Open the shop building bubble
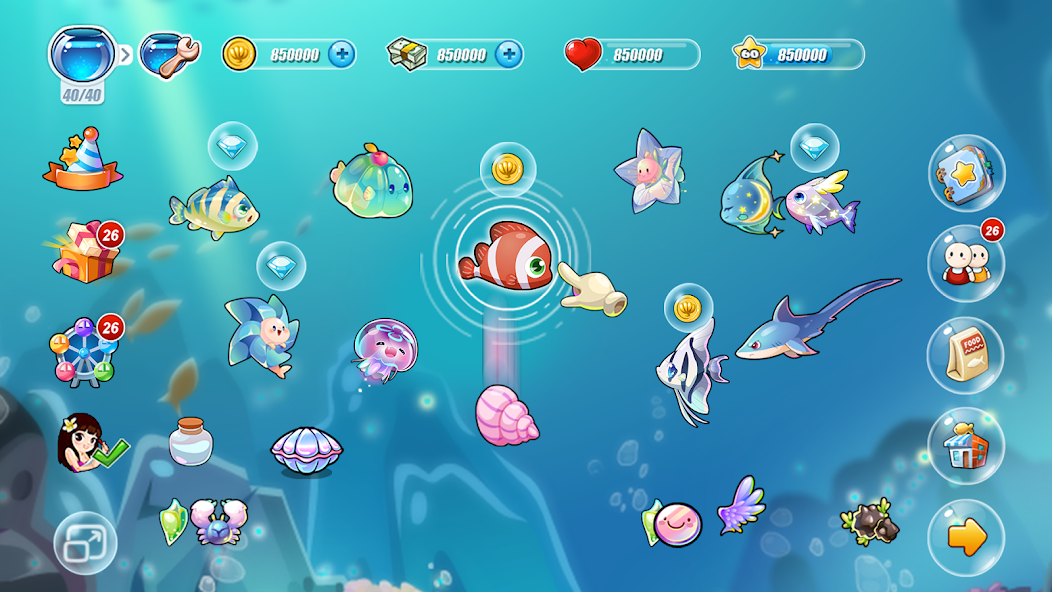This screenshot has height=592, width=1052. (965, 446)
